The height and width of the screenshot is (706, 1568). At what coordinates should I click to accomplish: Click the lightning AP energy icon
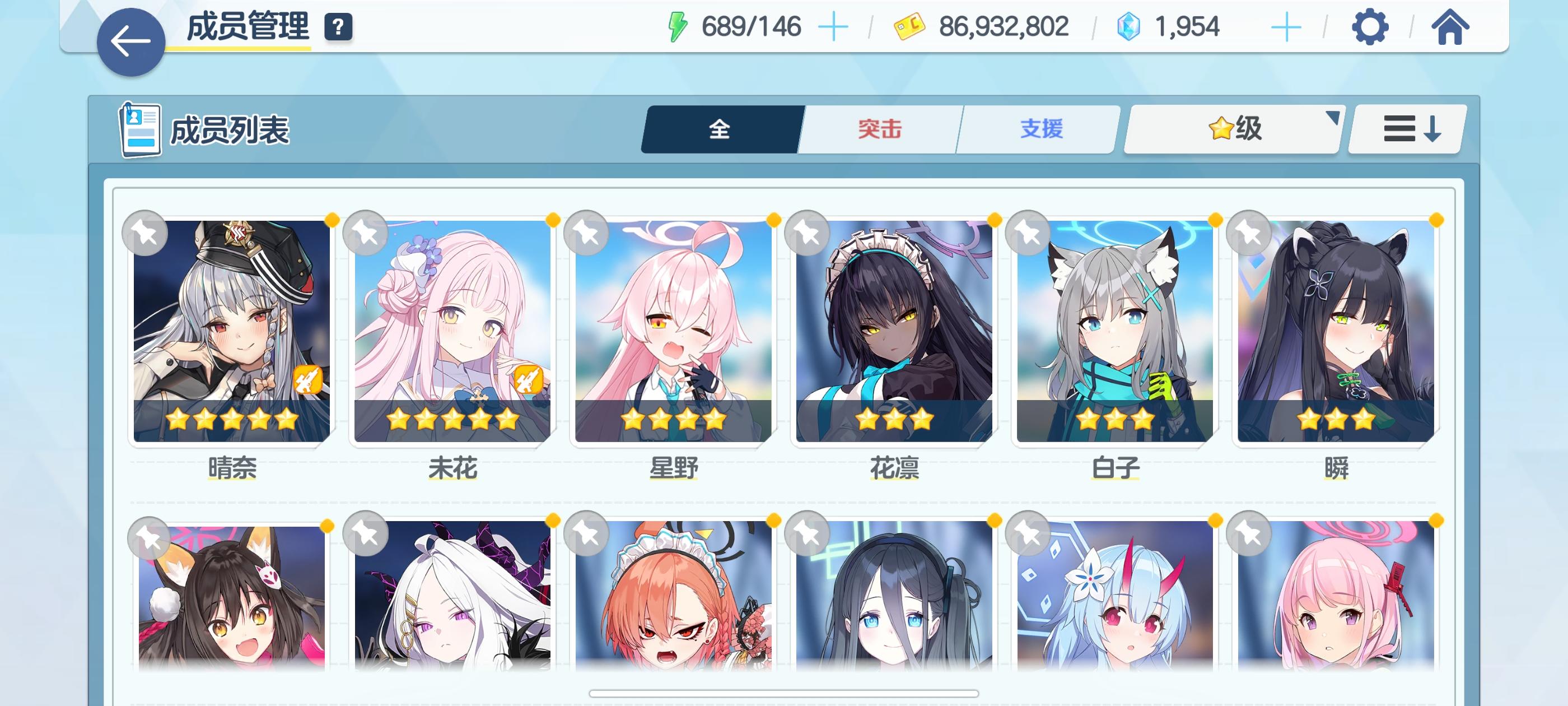point(678,26)
